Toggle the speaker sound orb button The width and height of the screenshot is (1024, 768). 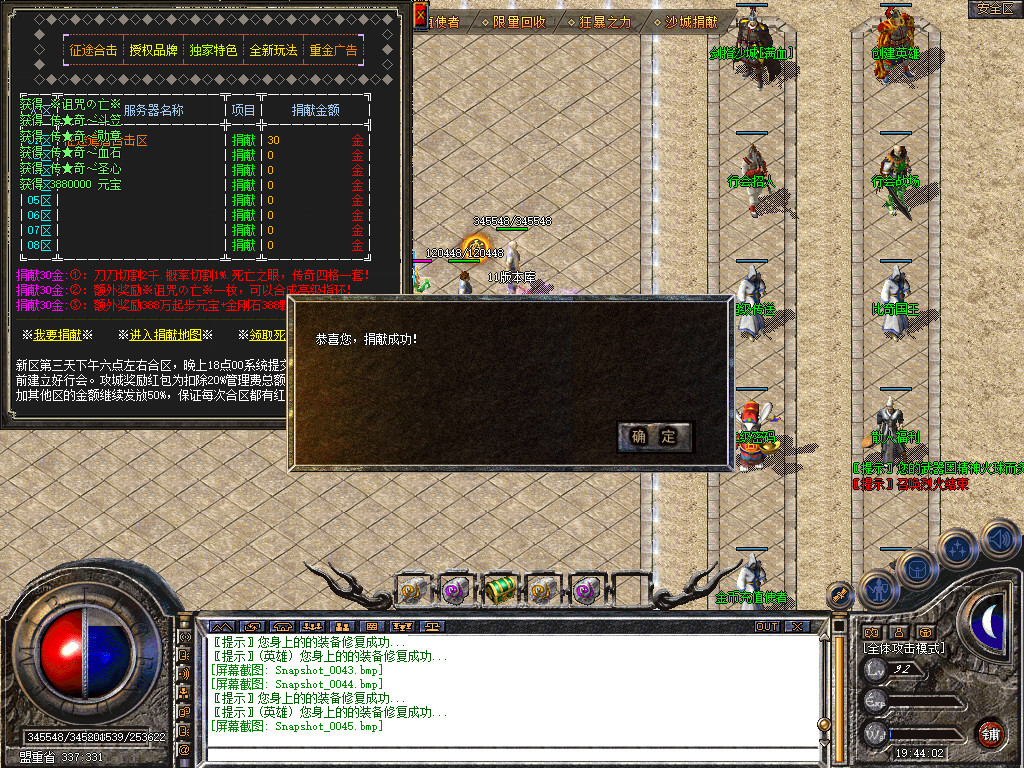pos(1000,541)
